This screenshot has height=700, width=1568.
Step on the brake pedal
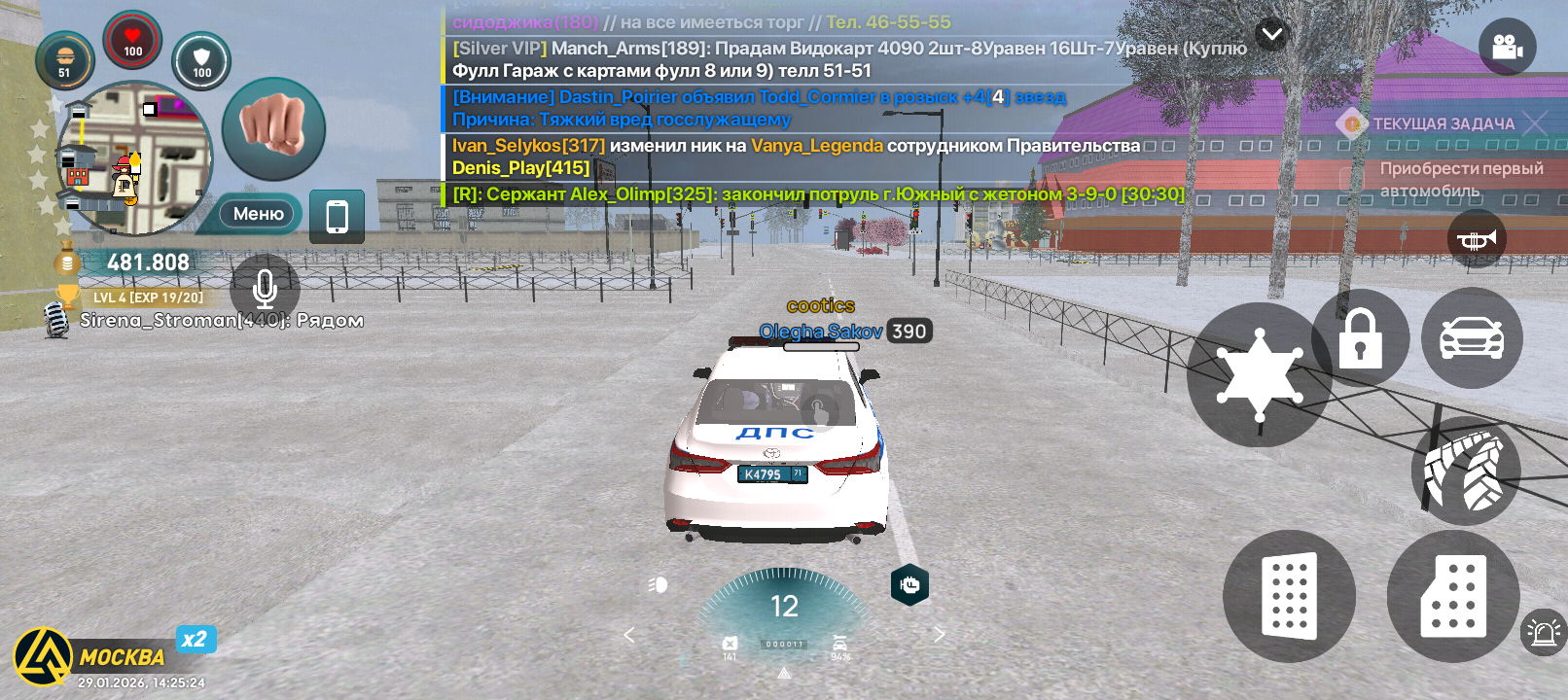tap(1289, 596)
